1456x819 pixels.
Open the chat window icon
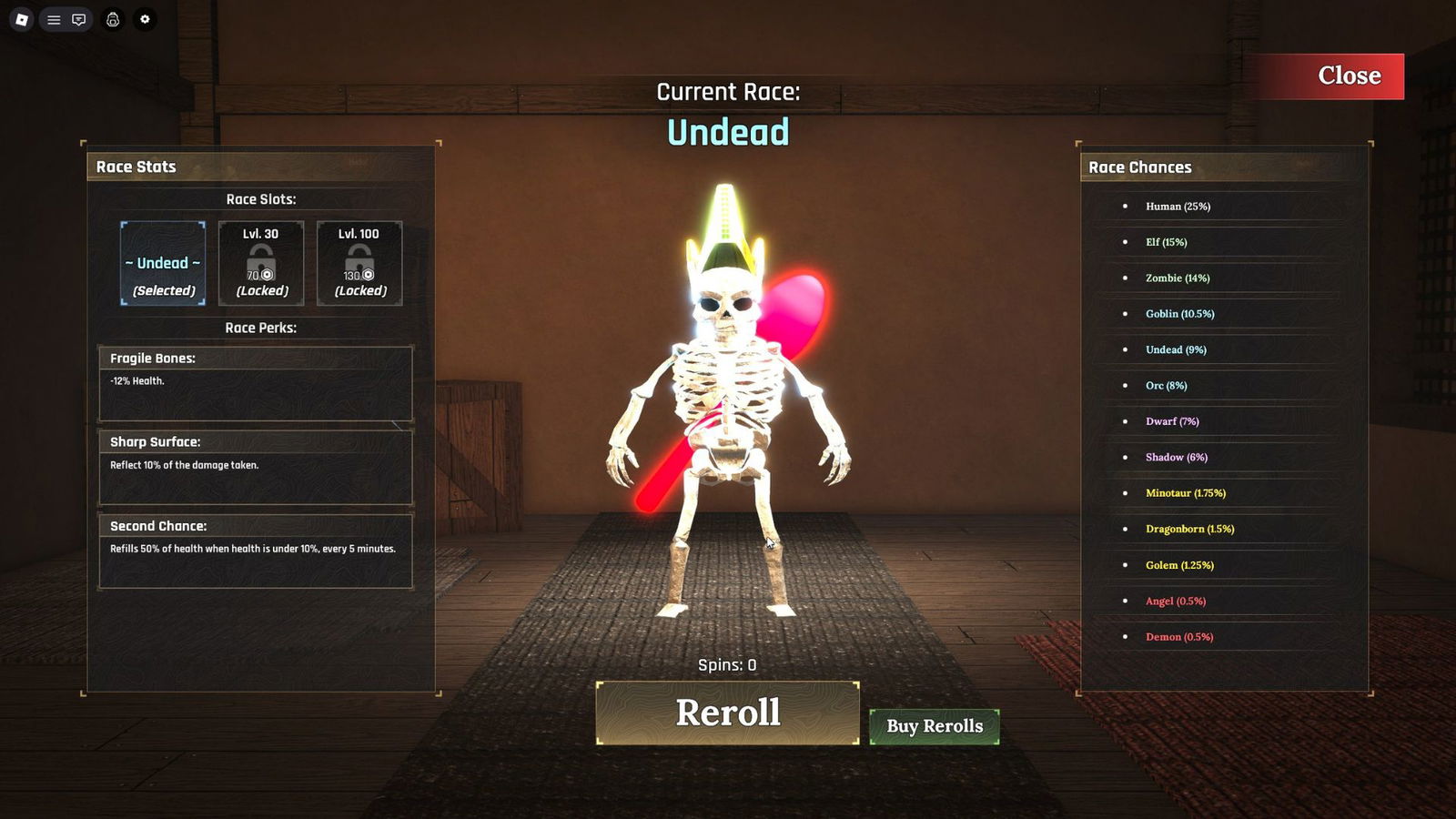[x=79, y=19]
